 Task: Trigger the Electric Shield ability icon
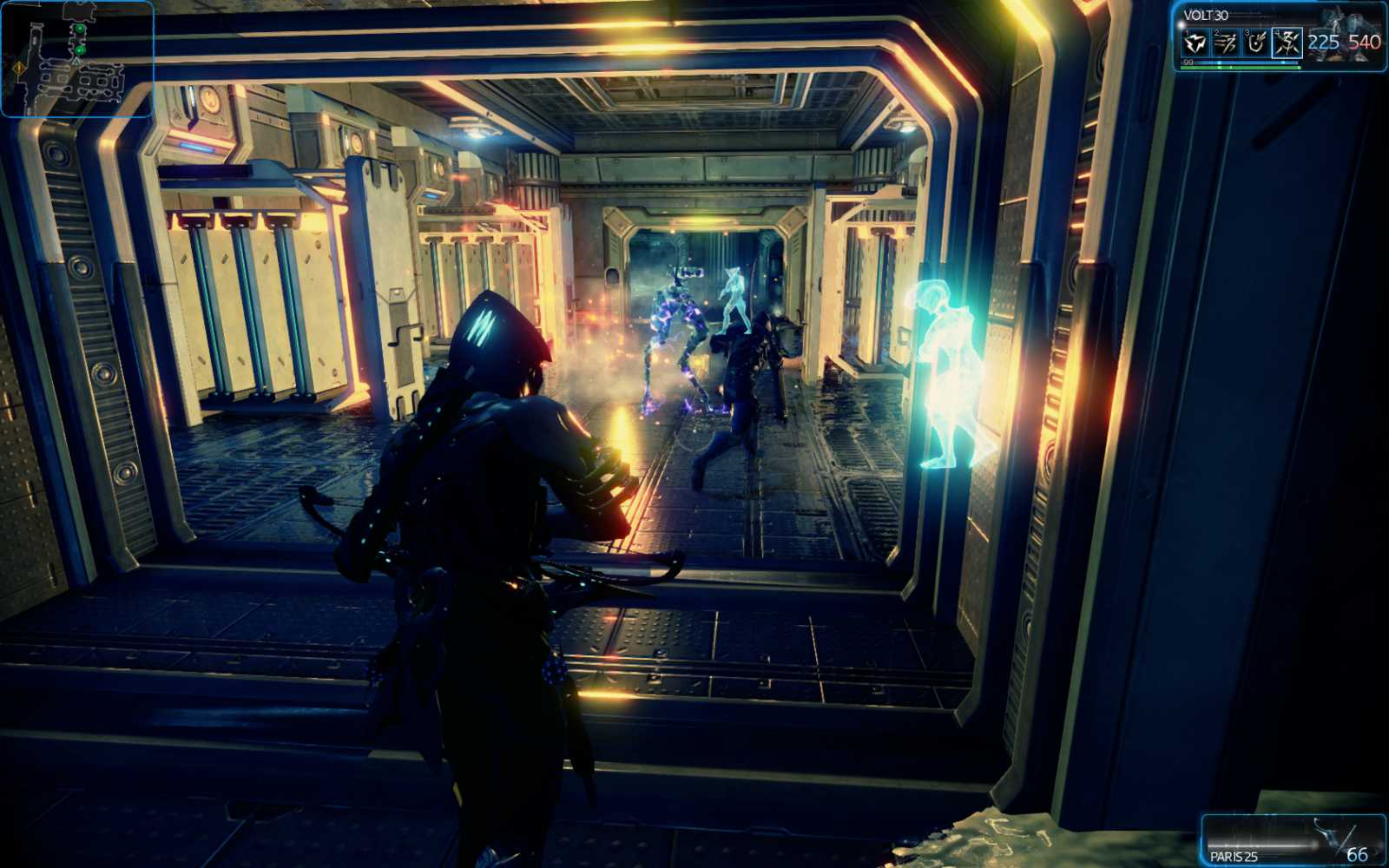click(1257, 43)
